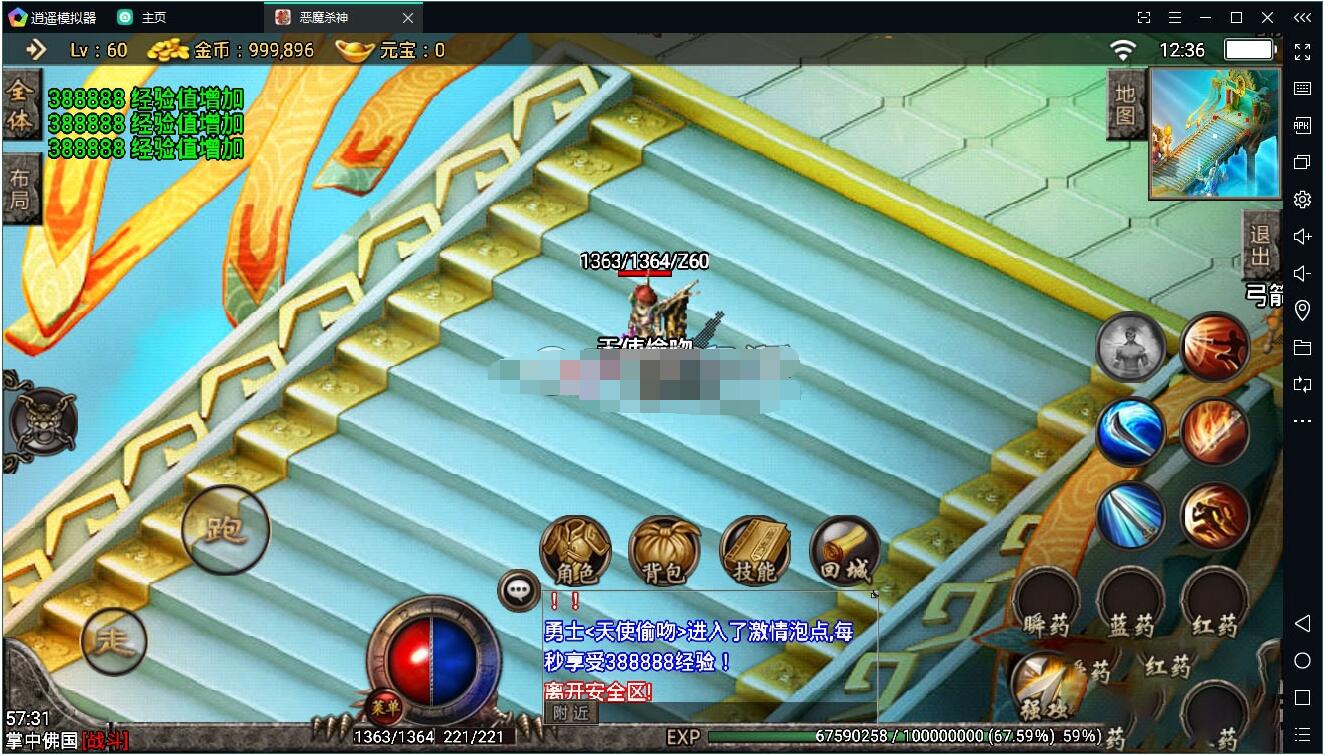Use the 蓝药 mana potion slot
The width and height of the screenshot is (1333, 755).
tap(1131, 606)
